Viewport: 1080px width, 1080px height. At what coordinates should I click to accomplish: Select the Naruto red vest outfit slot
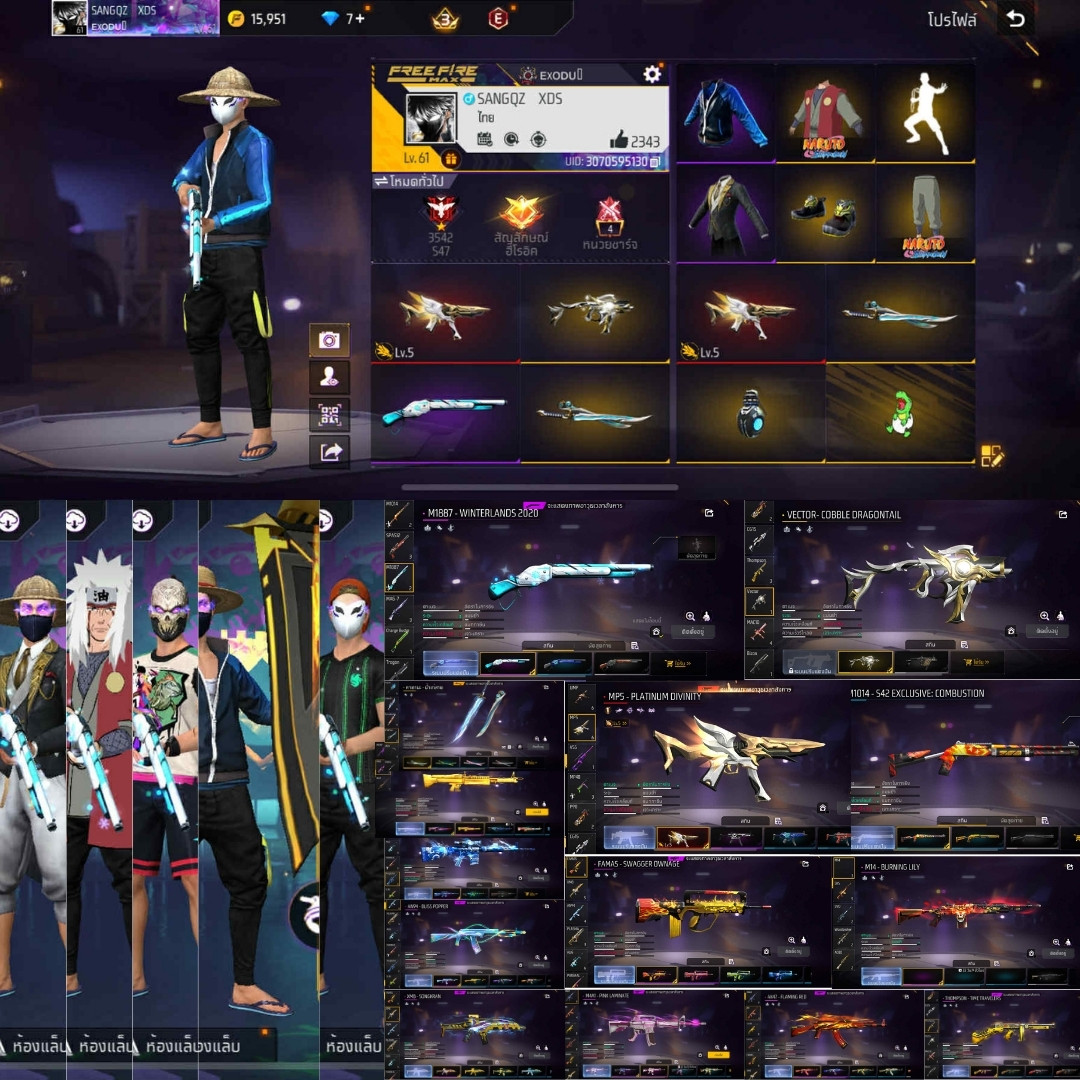pos(825,113)
